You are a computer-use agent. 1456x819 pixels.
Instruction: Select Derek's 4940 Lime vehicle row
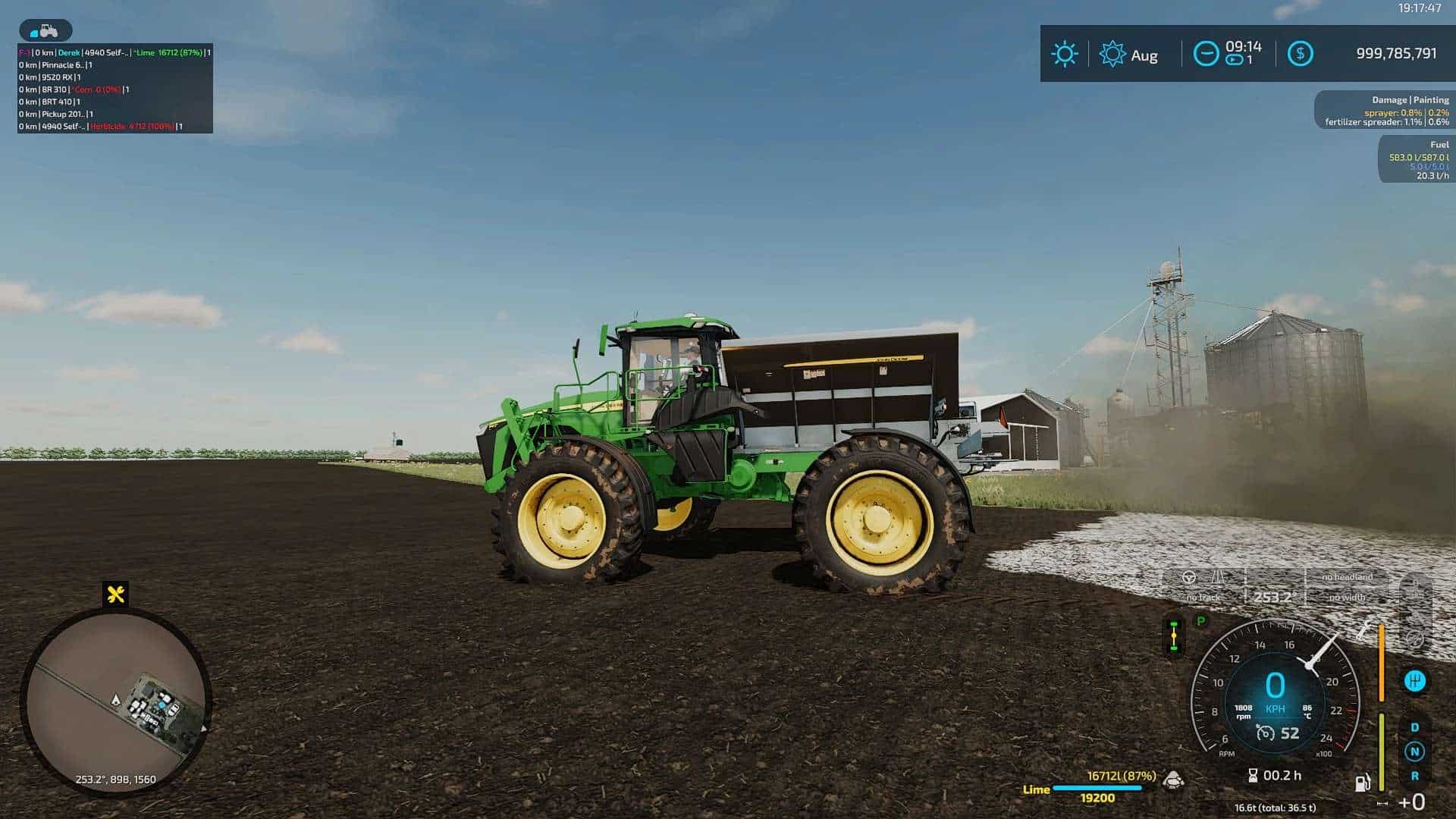click(x=114, y=52)
